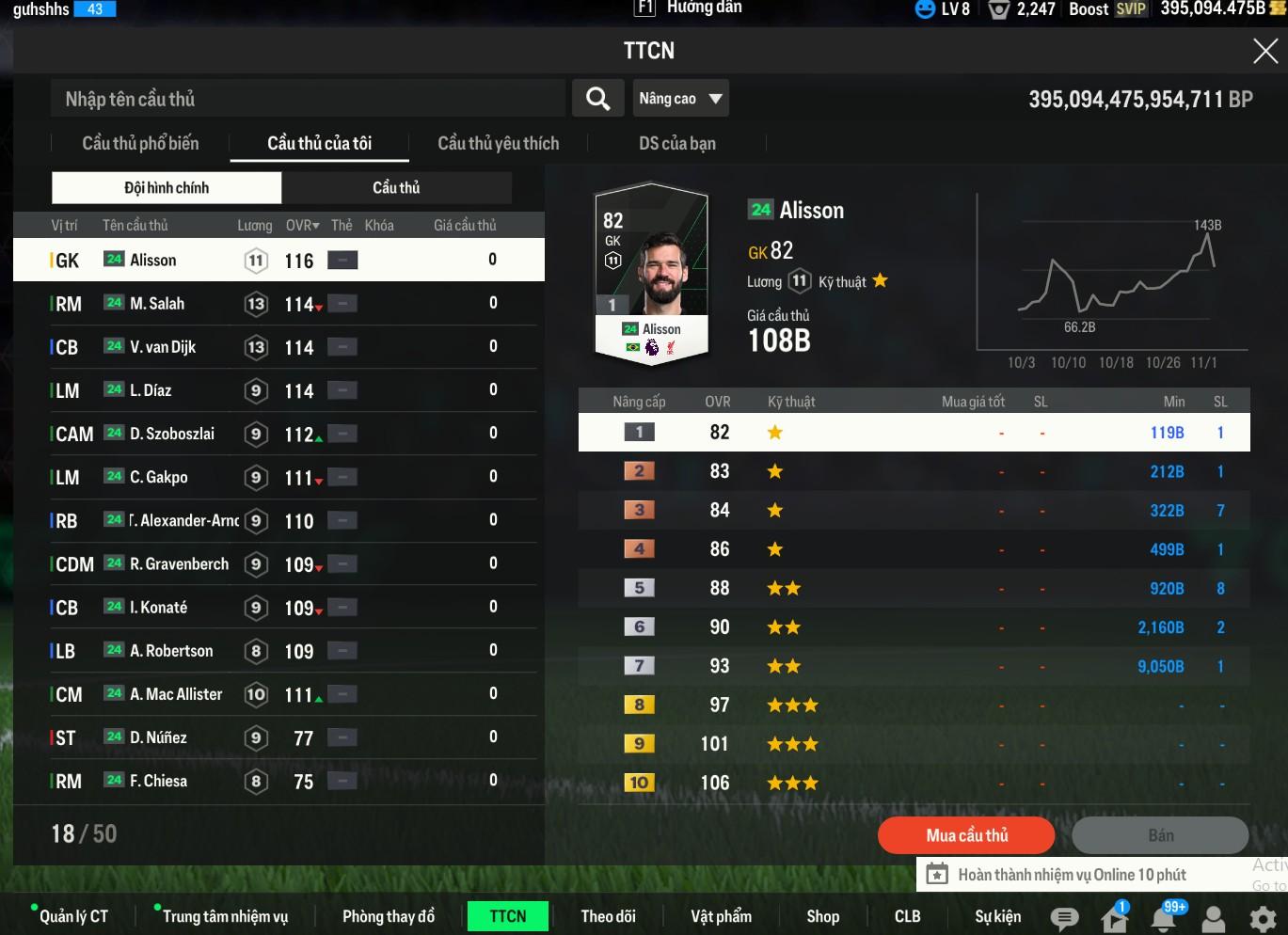1288x935 pixels.
Task: Click the player name search field
Action: [x=309, y=99]
